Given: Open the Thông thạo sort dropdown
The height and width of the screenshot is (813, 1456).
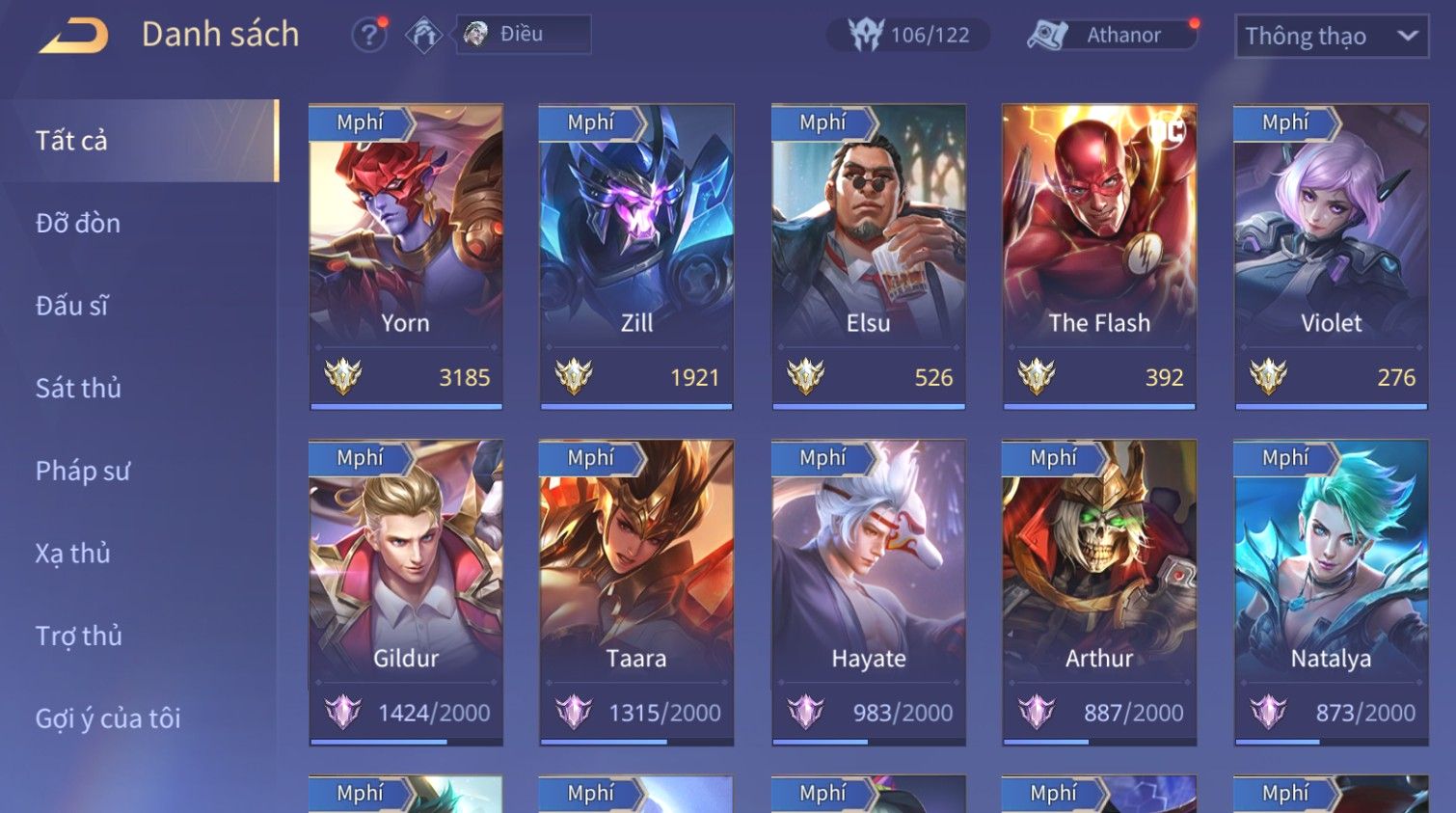Looking at the screenshot, I should tap(1331, 37).
